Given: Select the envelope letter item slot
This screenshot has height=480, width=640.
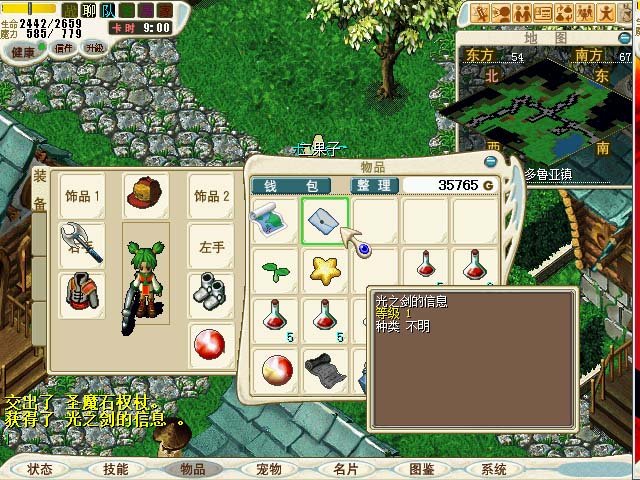Looking at the screenshot, I should pyautogui.click(x=325, y=220).
